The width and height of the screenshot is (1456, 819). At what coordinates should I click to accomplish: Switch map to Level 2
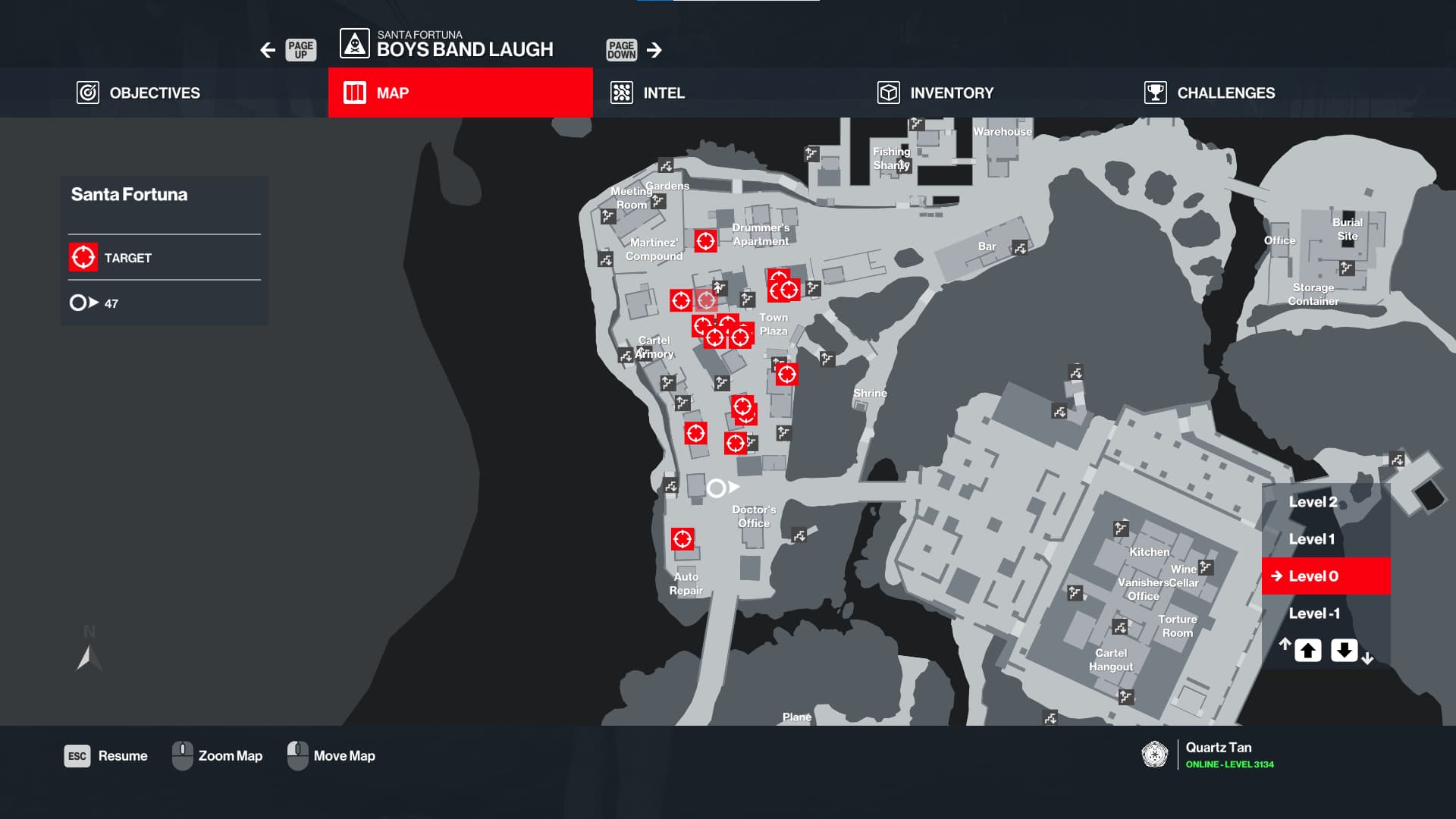(1313, 502)
